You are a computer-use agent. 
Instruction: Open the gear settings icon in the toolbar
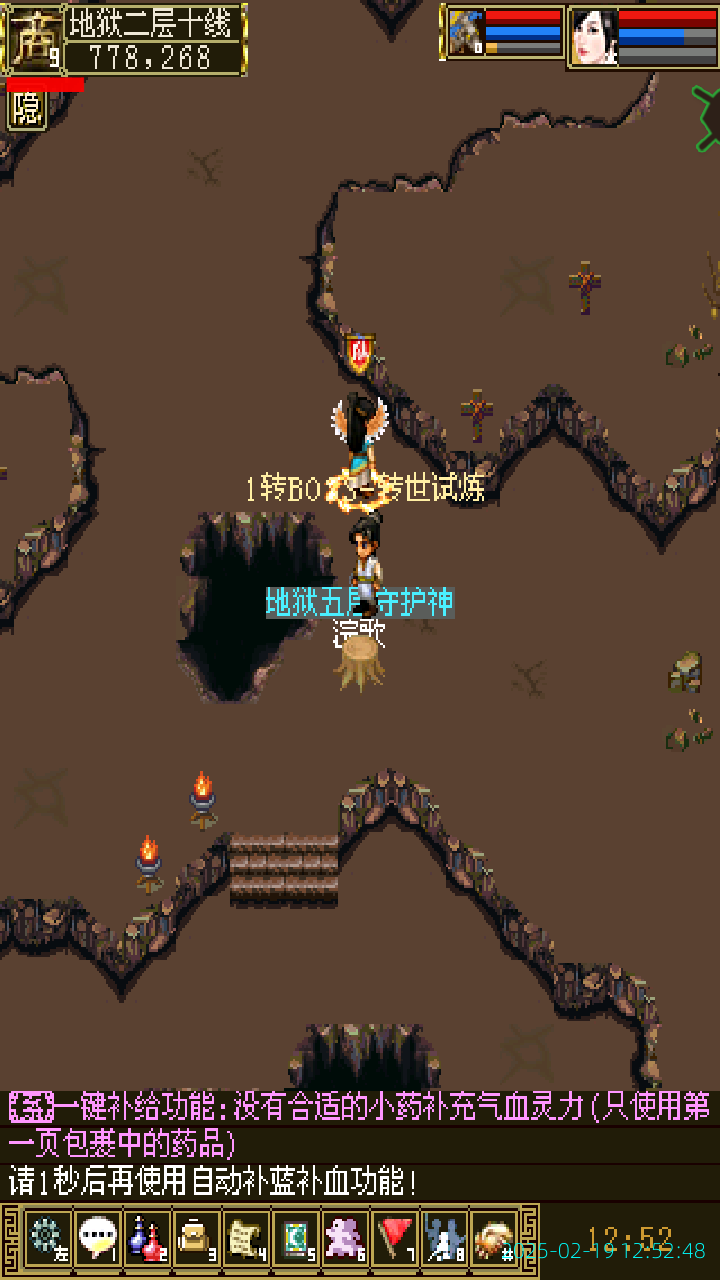click(x=46, y=1239)
